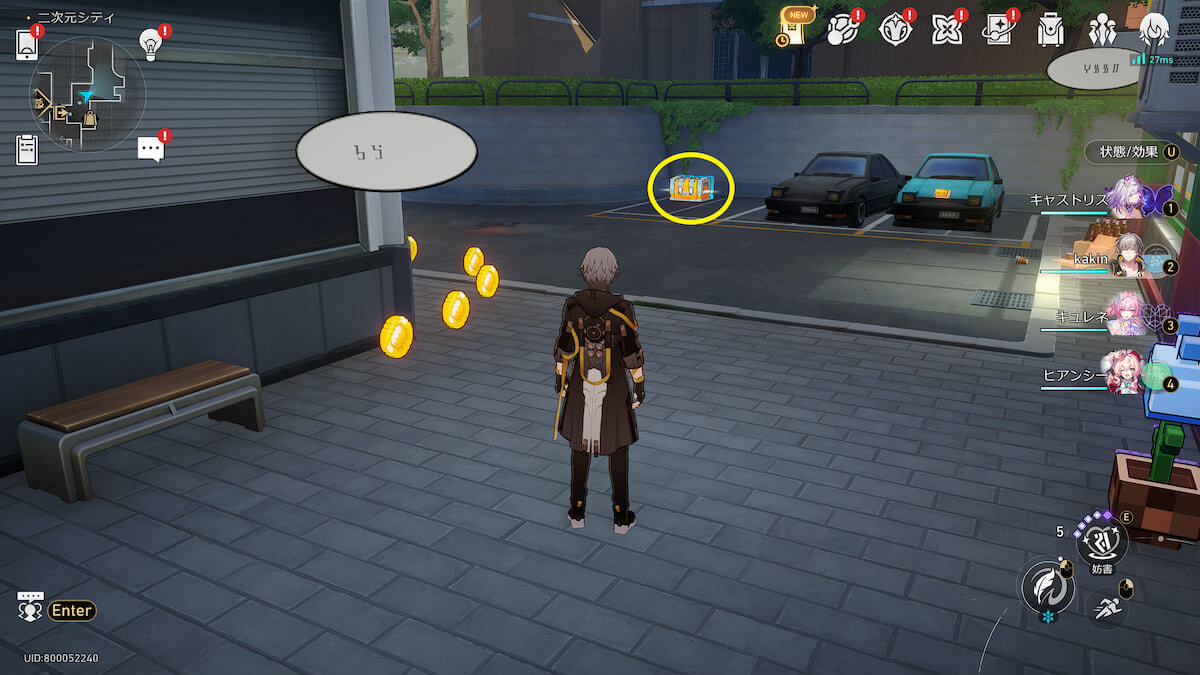This screenshot has width=1200, height=675.
Task: Open the NEW event banner icon
Action: point(795,29)
